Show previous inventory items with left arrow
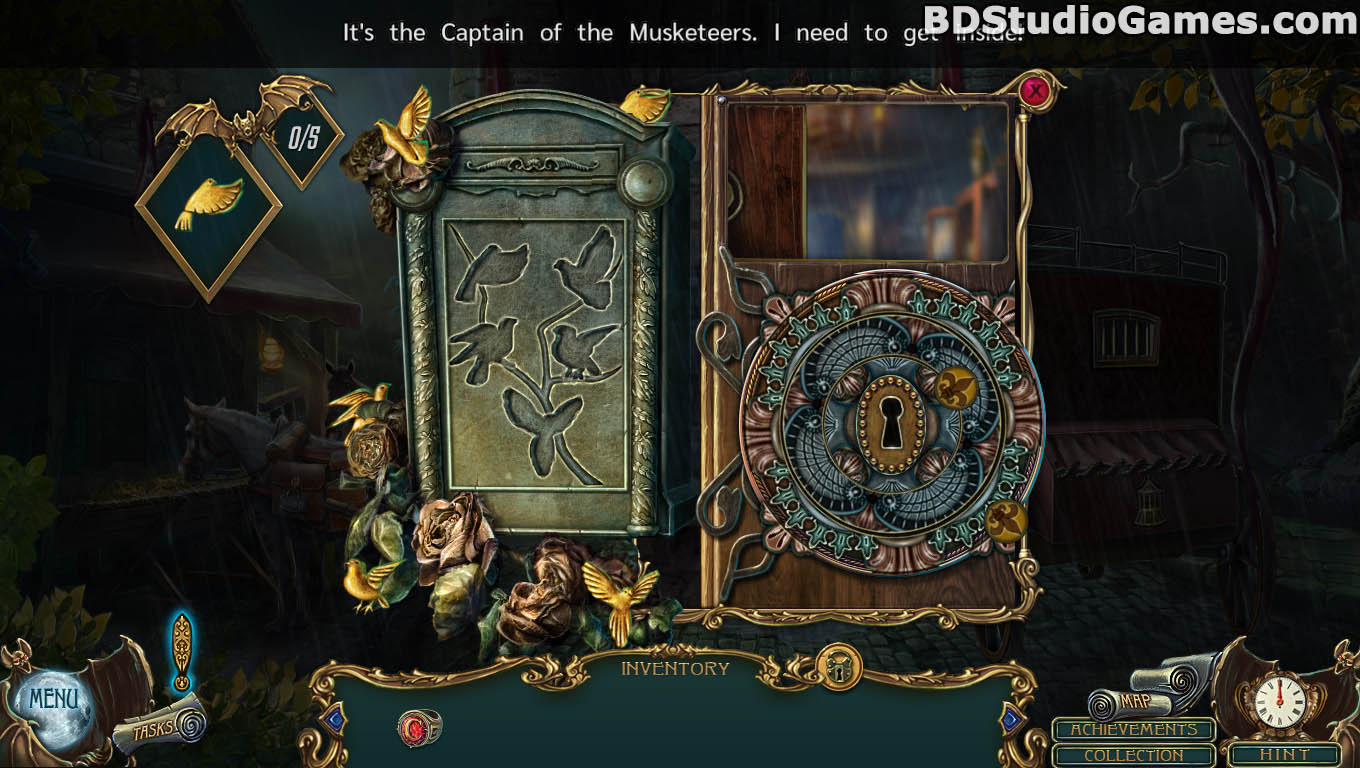Viewport: 1360px width, 768px height. (x=335, y=718)
